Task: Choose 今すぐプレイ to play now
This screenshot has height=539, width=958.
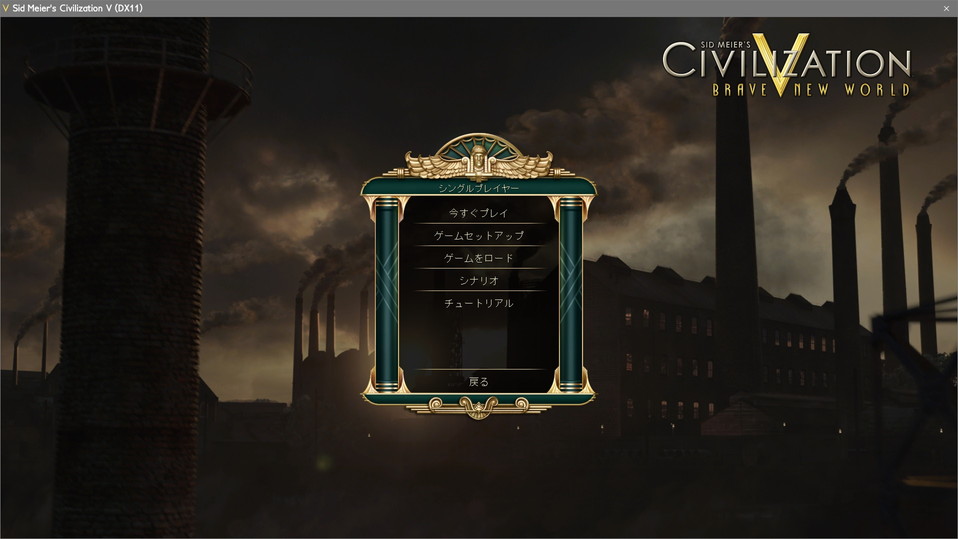Action: [478, 213]
